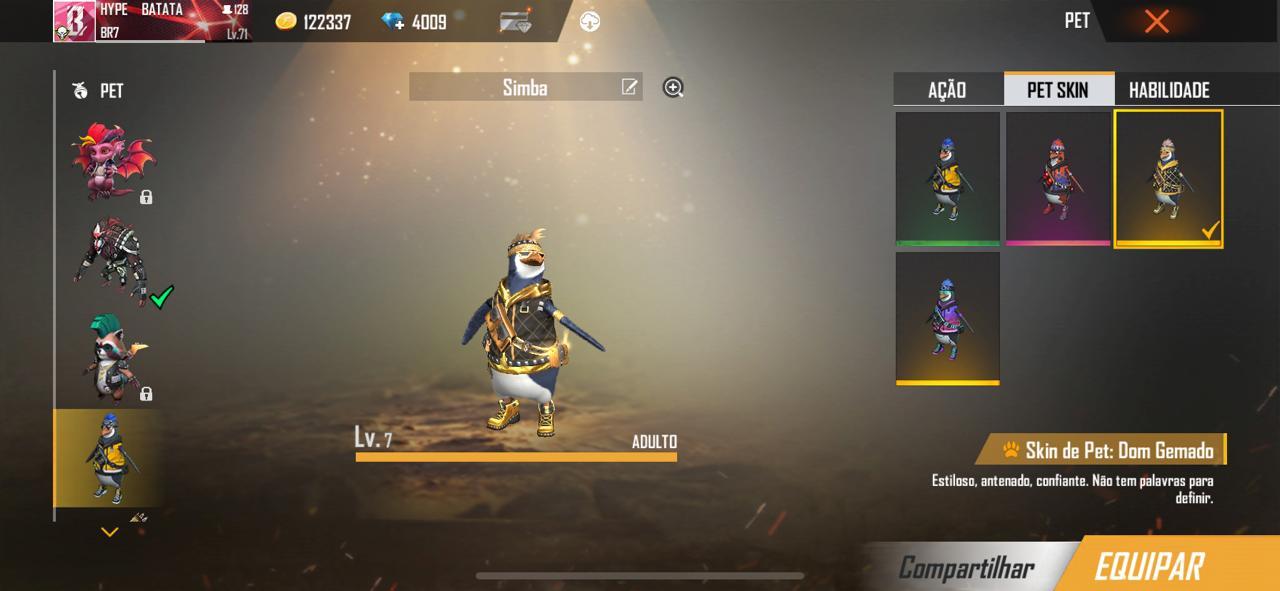Close the Pet screen with the X
Viewport: 1280px width, 591px height.
pos(1156,21)
